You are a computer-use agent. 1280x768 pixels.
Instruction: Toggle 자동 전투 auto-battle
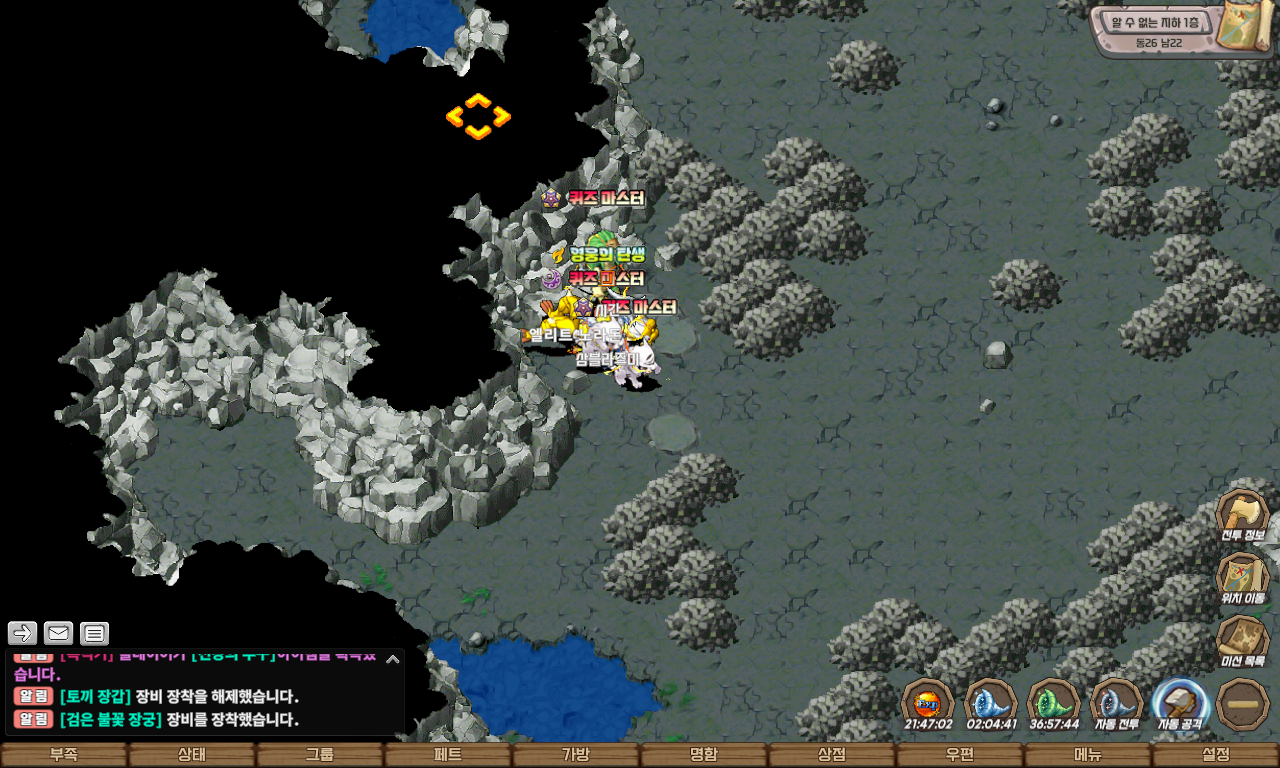1116,704
